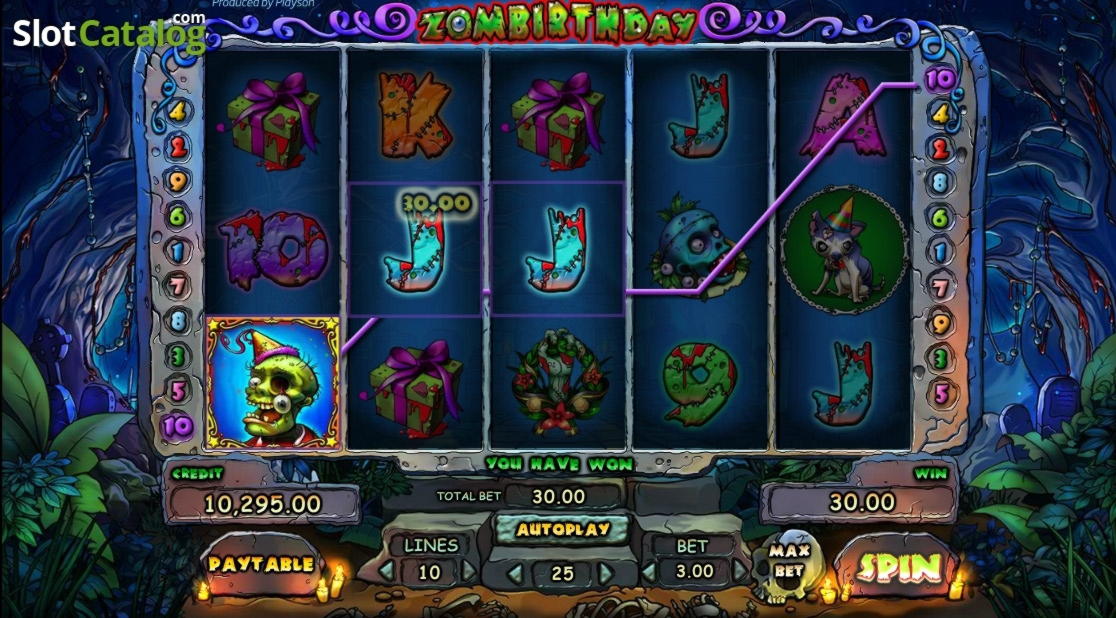1116x618 pixels.
Task: Spin the reels
Action: [898, 567]
